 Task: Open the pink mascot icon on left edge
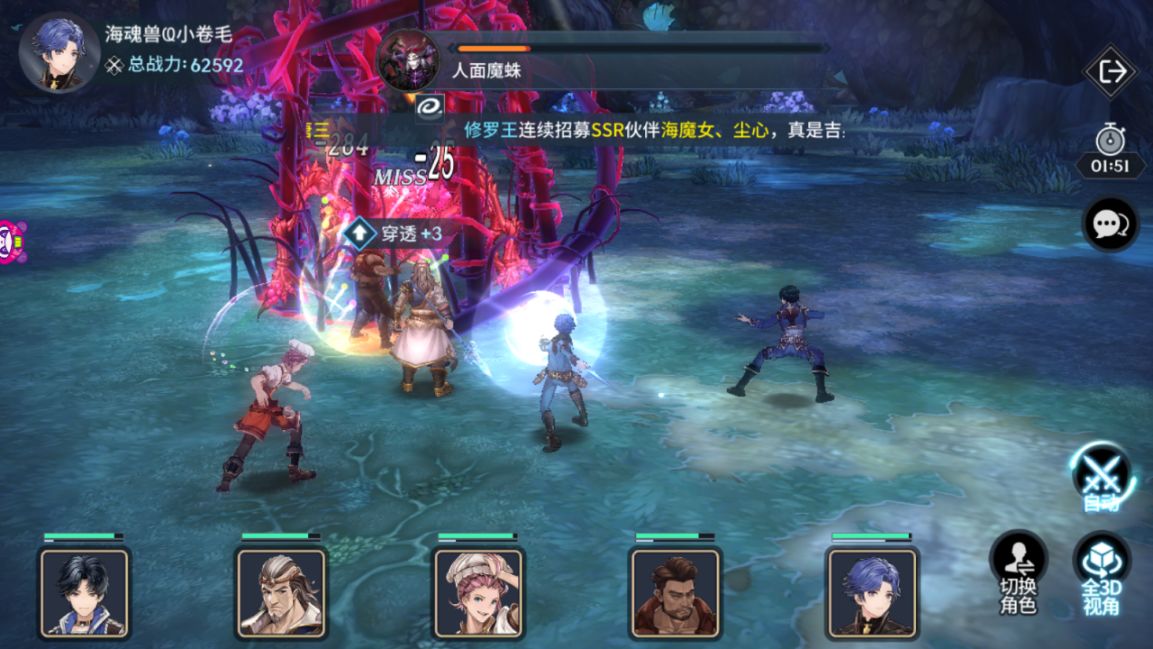pos(8,242)
